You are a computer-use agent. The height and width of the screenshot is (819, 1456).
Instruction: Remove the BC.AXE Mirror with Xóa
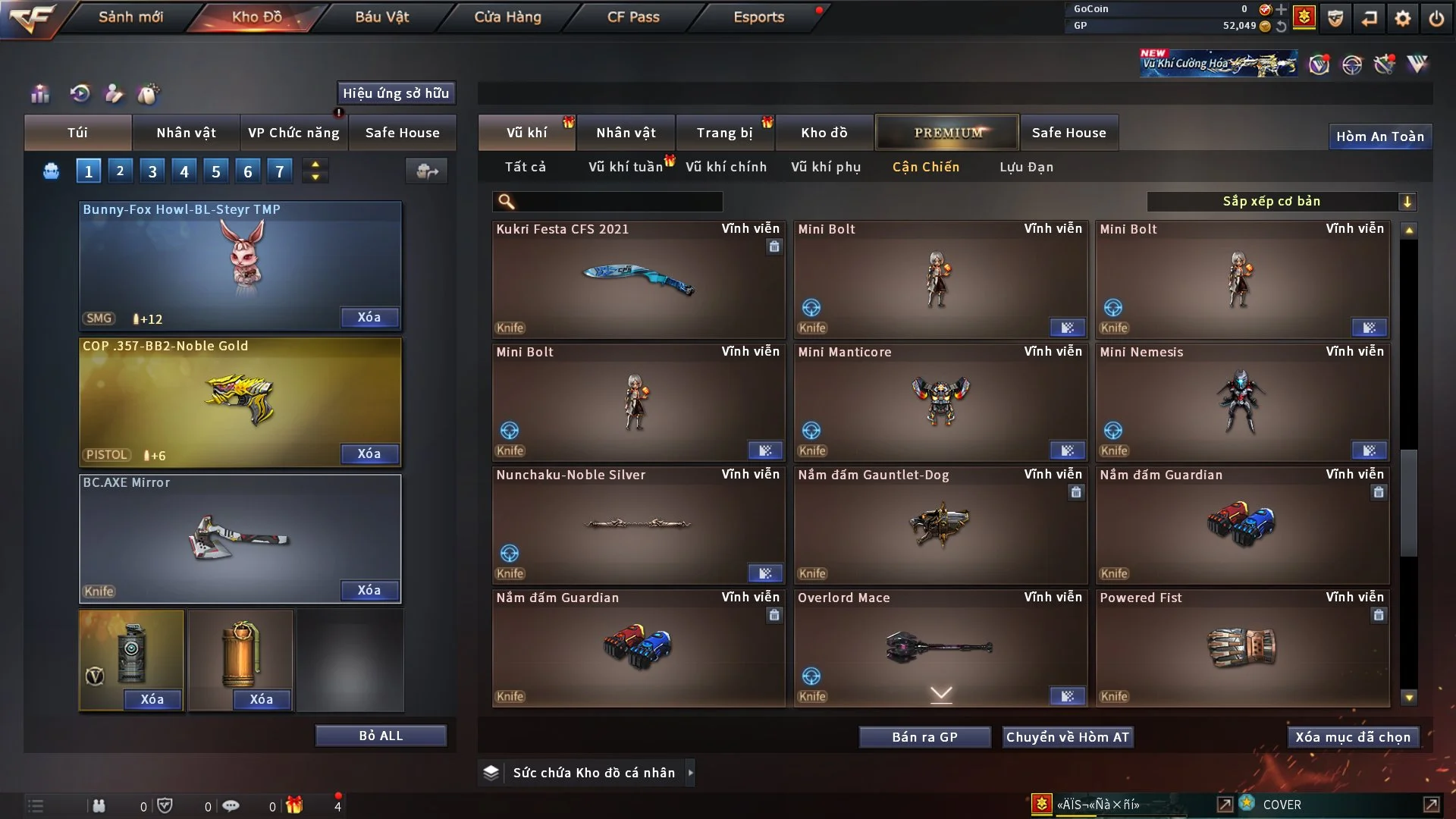369,590
